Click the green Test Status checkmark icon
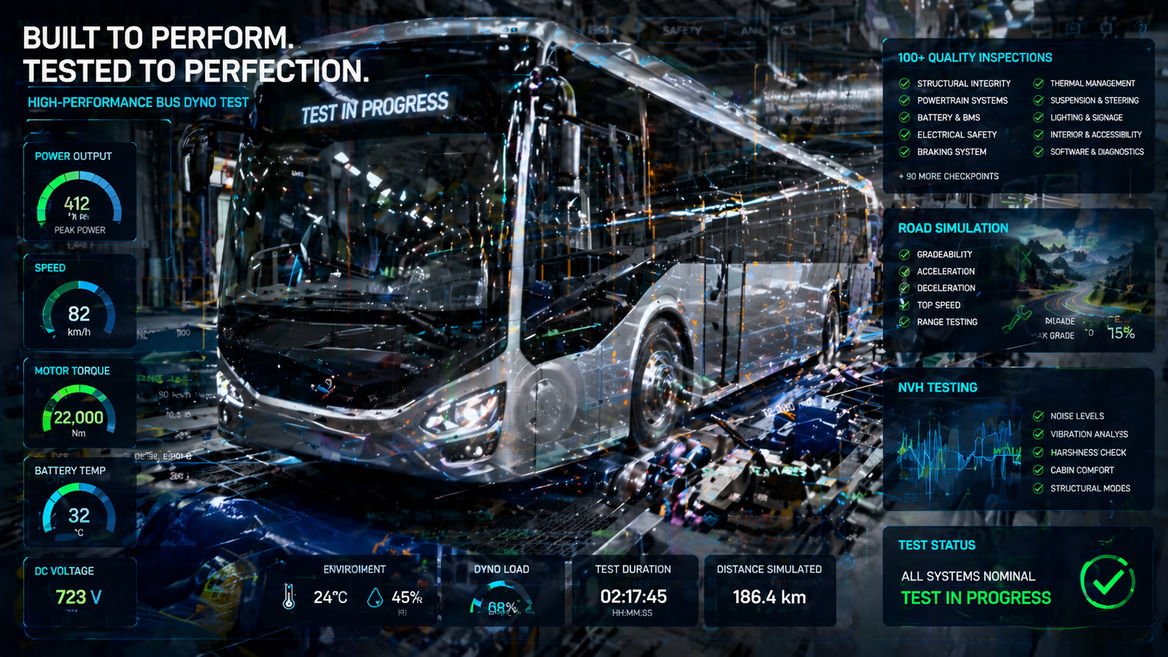 click(x=1107, y=581)
